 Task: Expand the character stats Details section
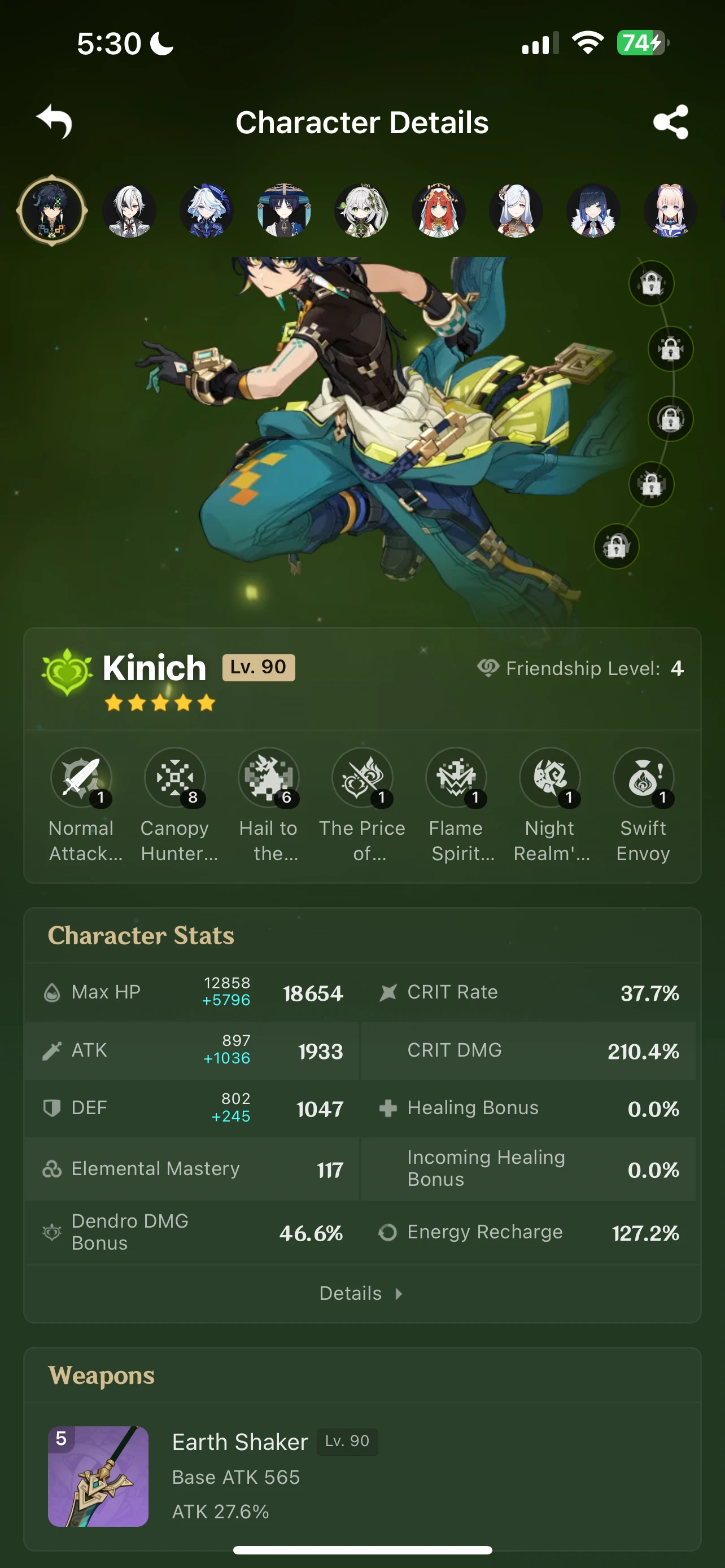pos(362,1292)
